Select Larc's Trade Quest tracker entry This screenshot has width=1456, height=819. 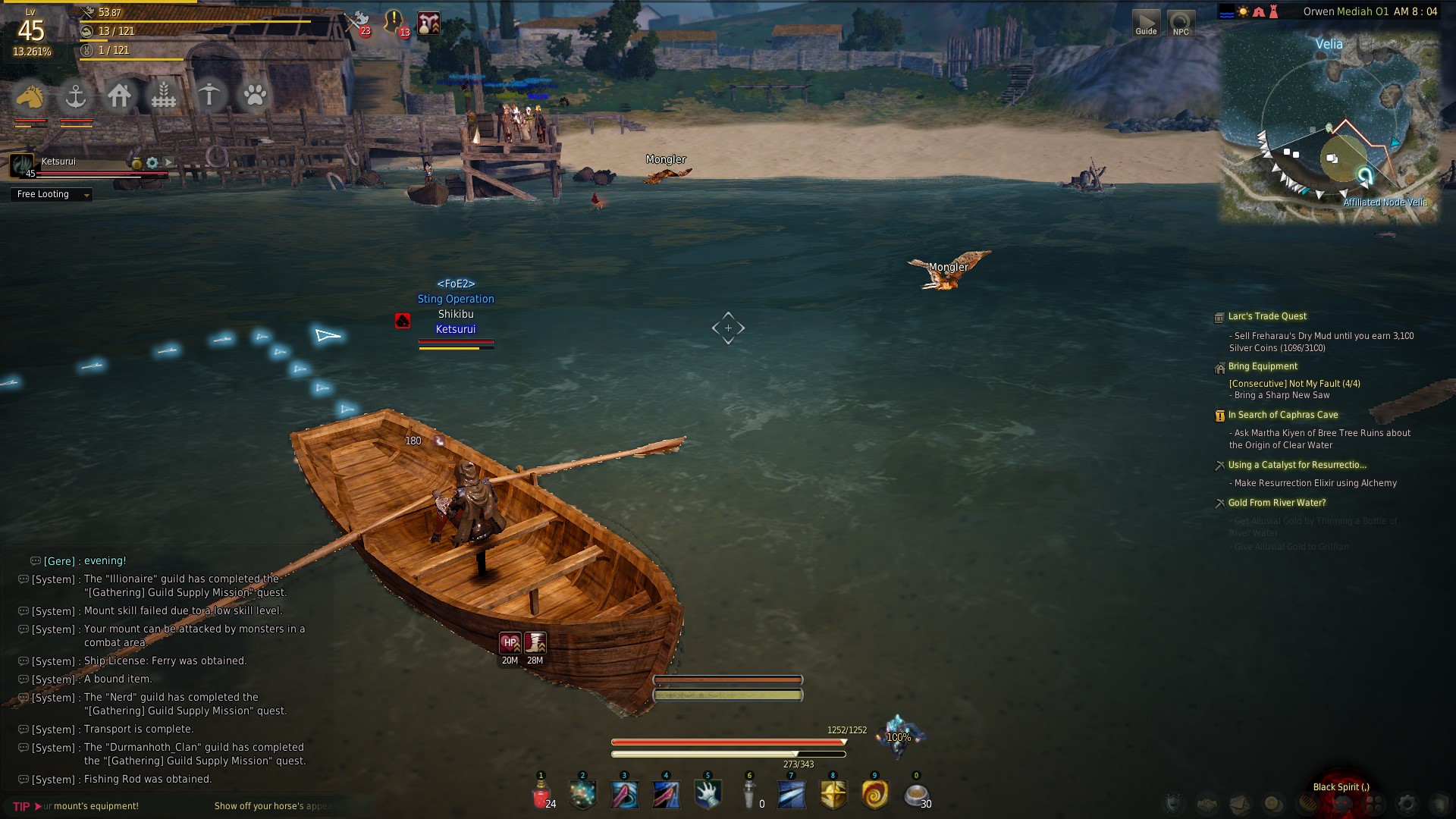pyautogui.click(x=1267, y=316)
